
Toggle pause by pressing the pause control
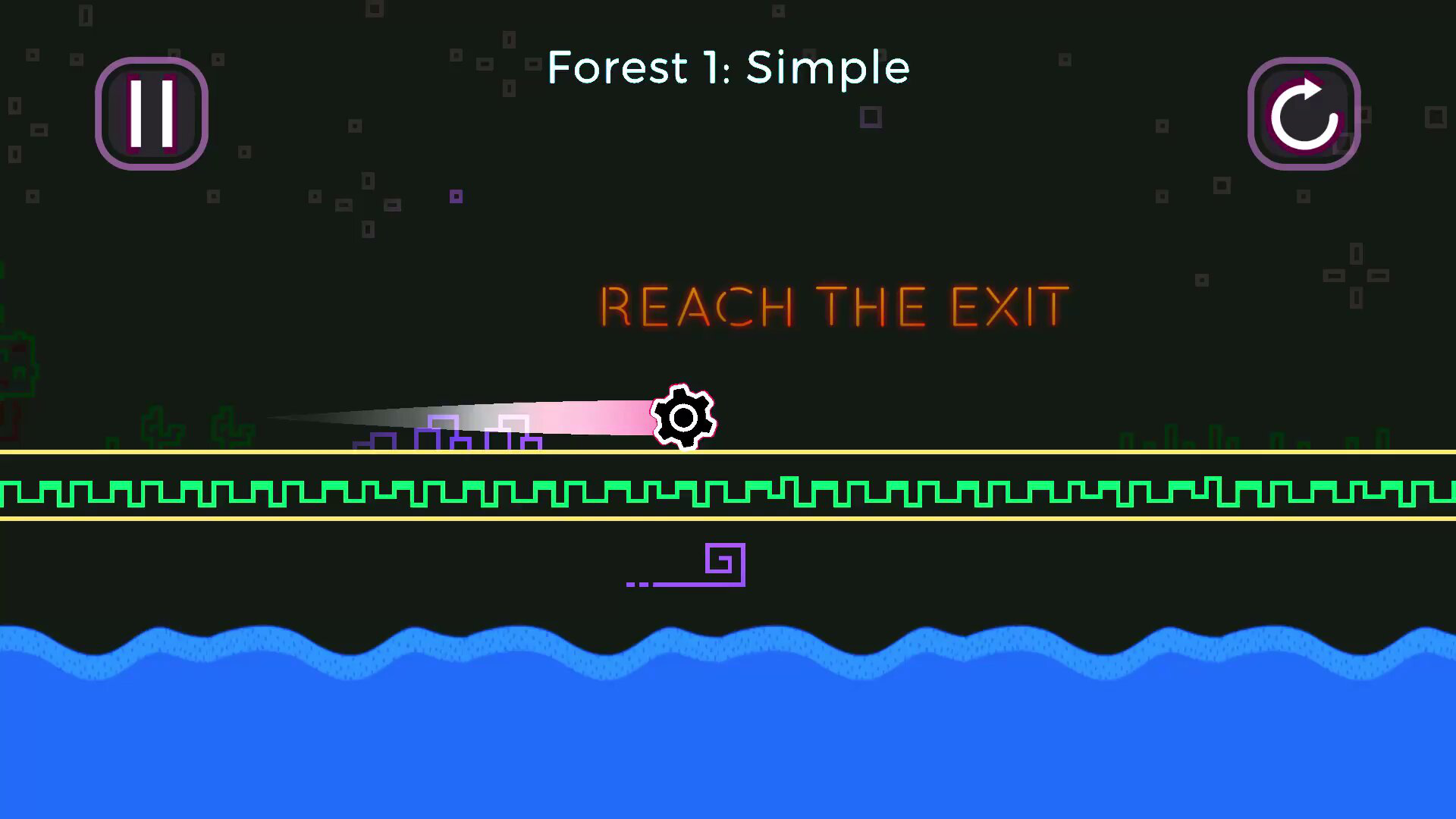(151, 114)
